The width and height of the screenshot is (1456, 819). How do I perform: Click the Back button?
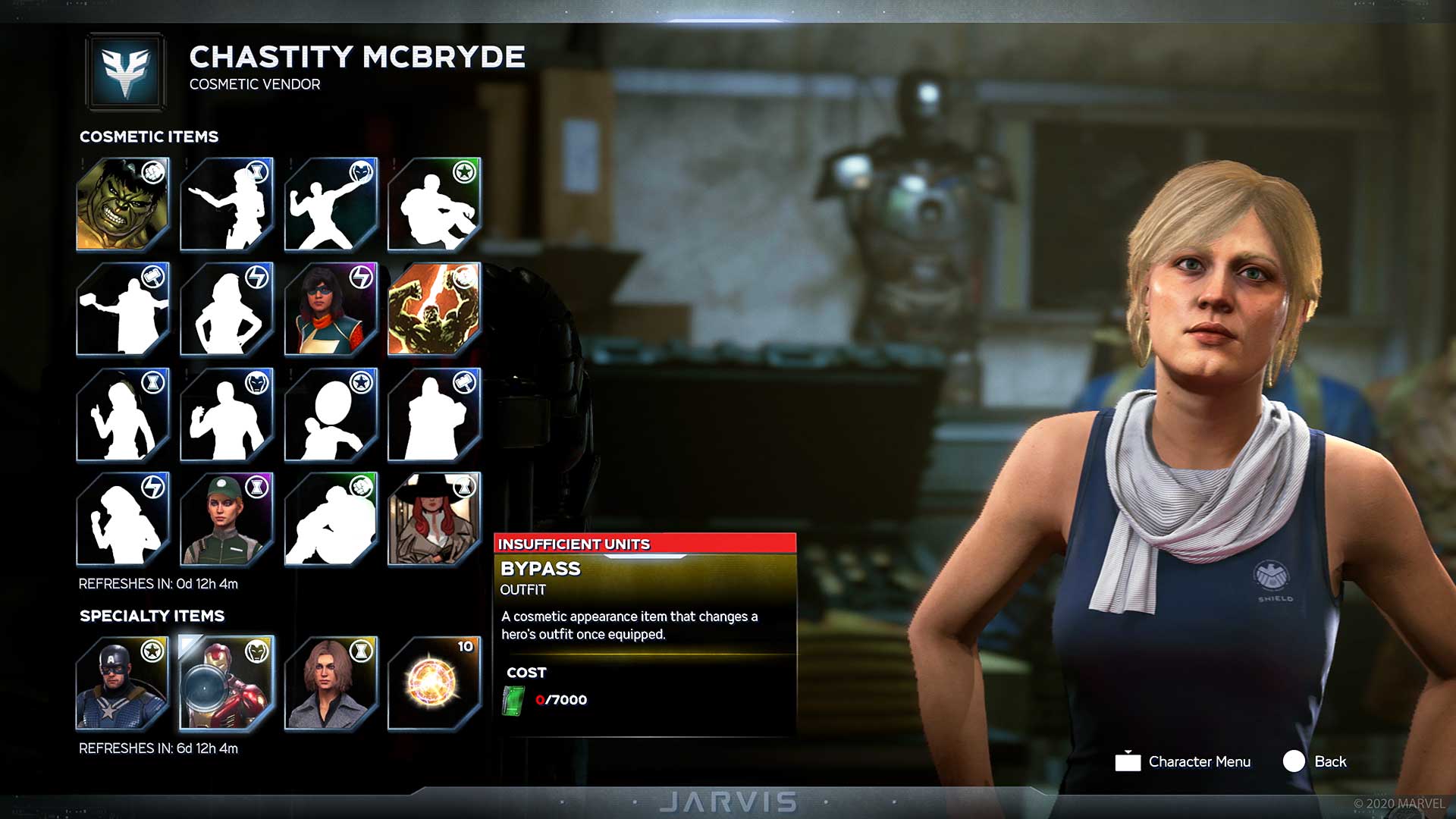pos(1323,761)
